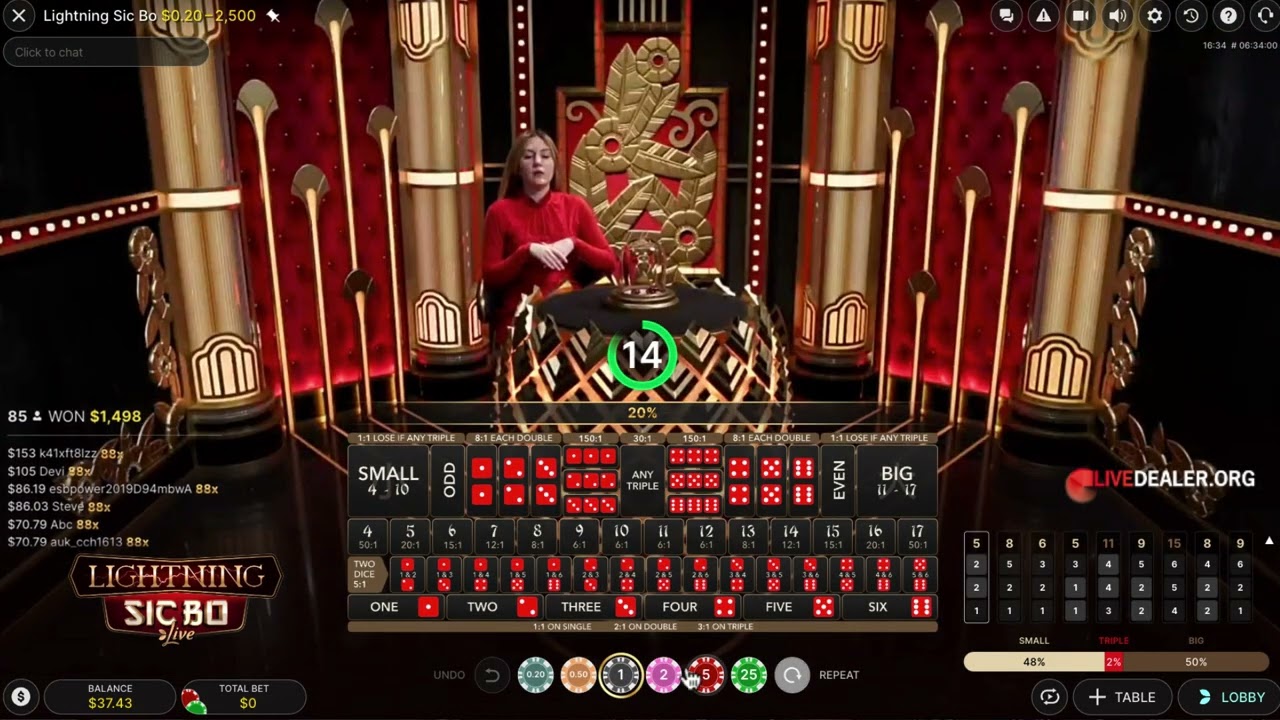Click the Table button to add a table
Image resolution: width=1280 pixels, height=720 pixels.
click(1122, 697)
